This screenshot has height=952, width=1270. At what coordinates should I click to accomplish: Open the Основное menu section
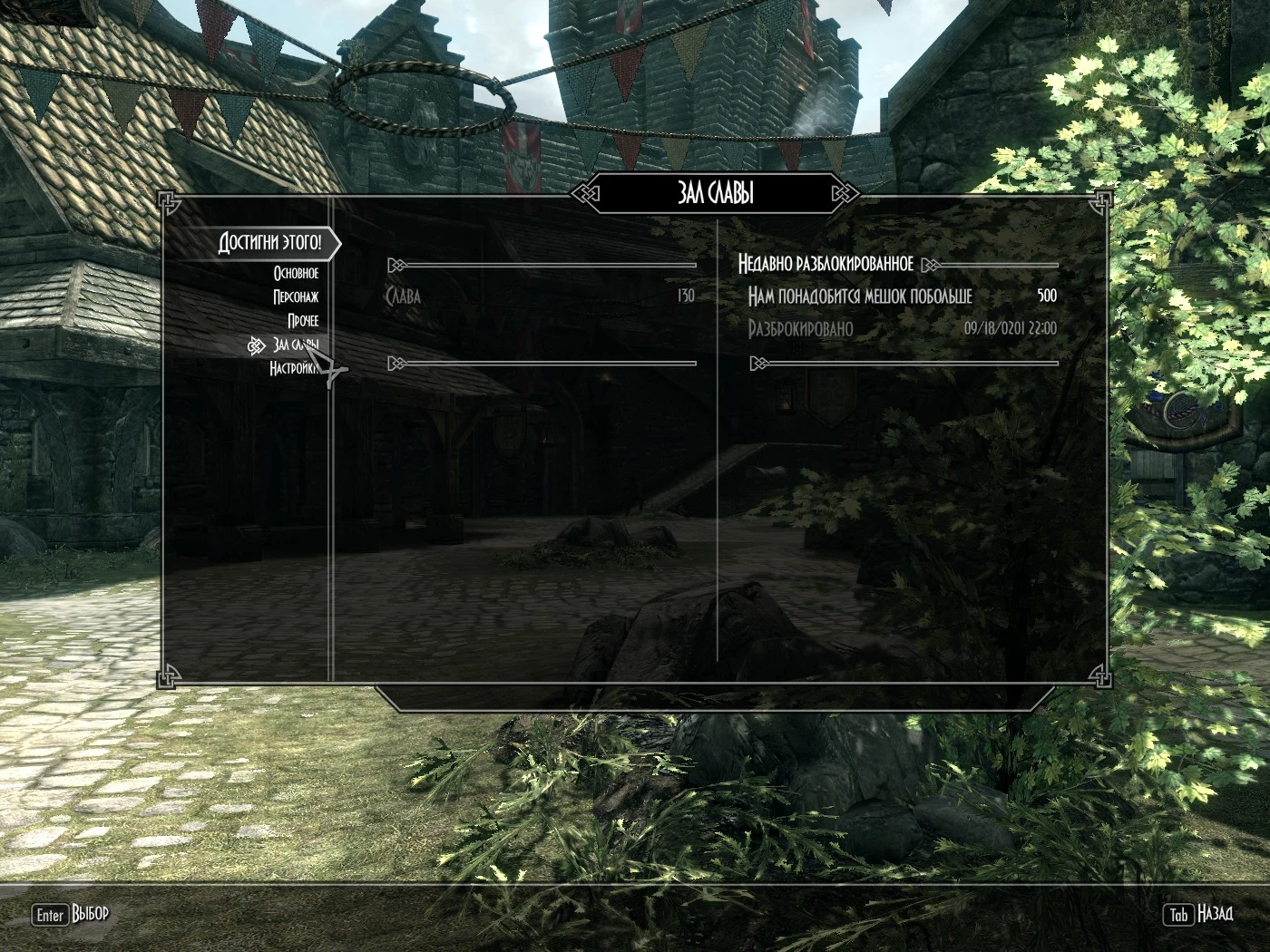tap(296, 273)
